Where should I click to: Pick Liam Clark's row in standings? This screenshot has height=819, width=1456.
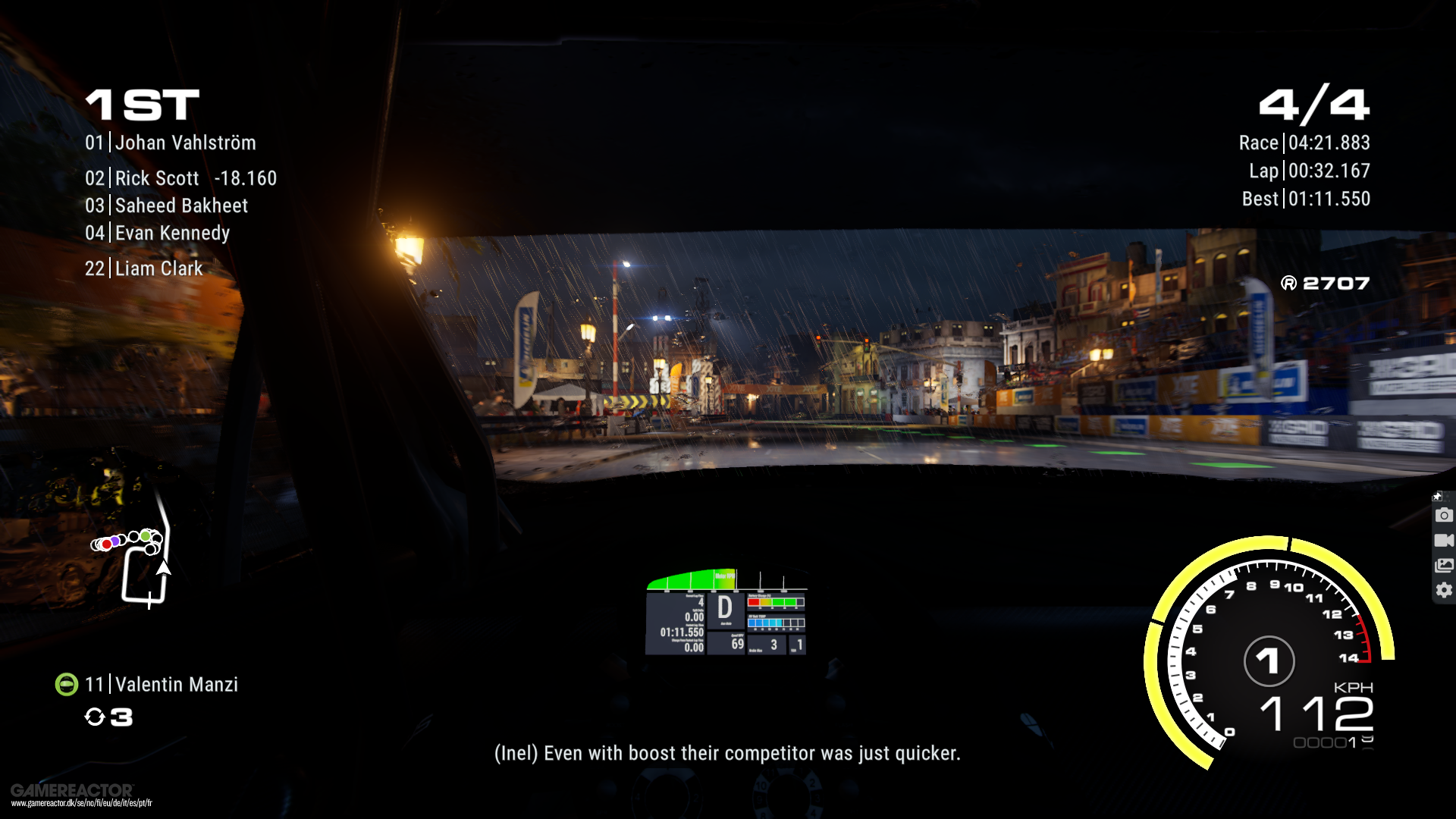pyautogui.click(x=144, y=268)
